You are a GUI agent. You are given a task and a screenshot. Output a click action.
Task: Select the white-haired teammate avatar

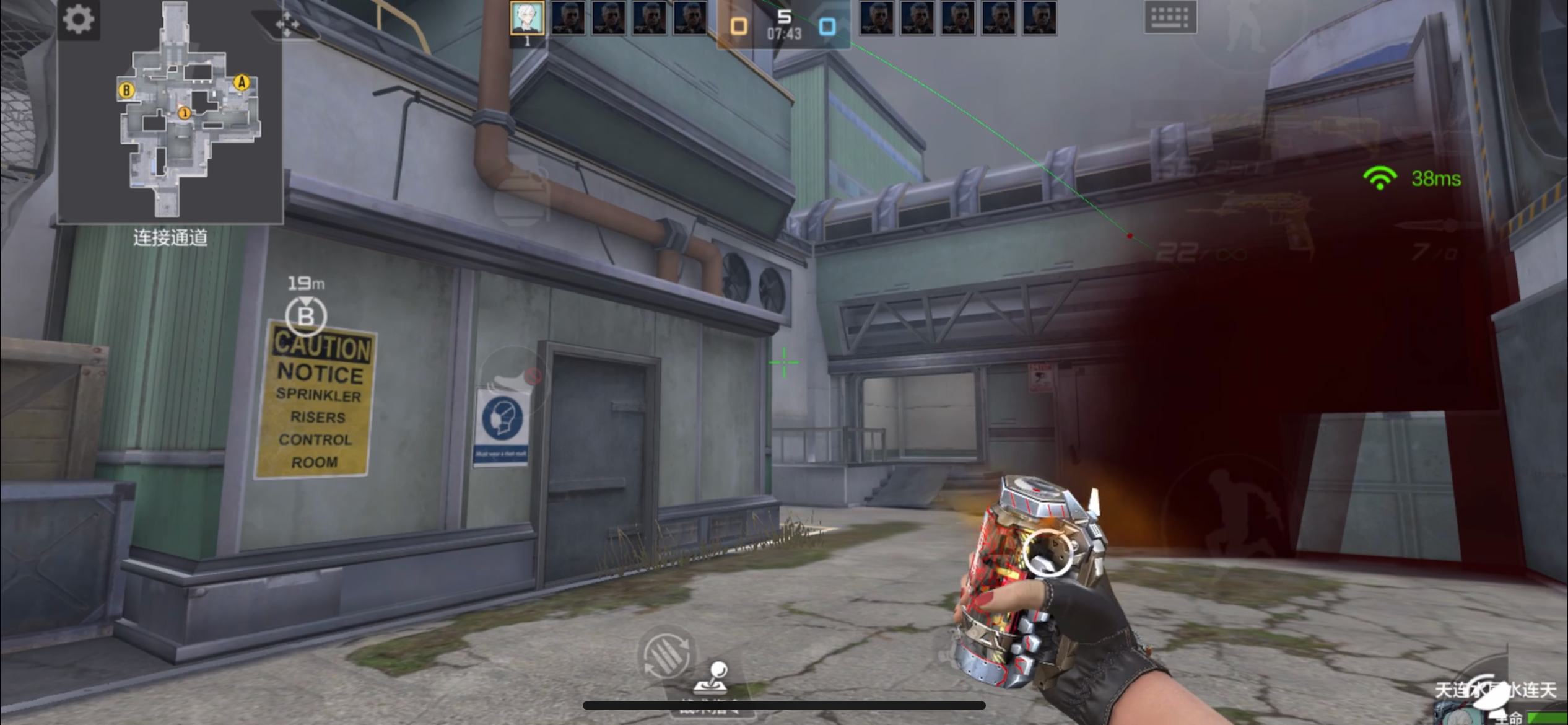coord(527,17)
